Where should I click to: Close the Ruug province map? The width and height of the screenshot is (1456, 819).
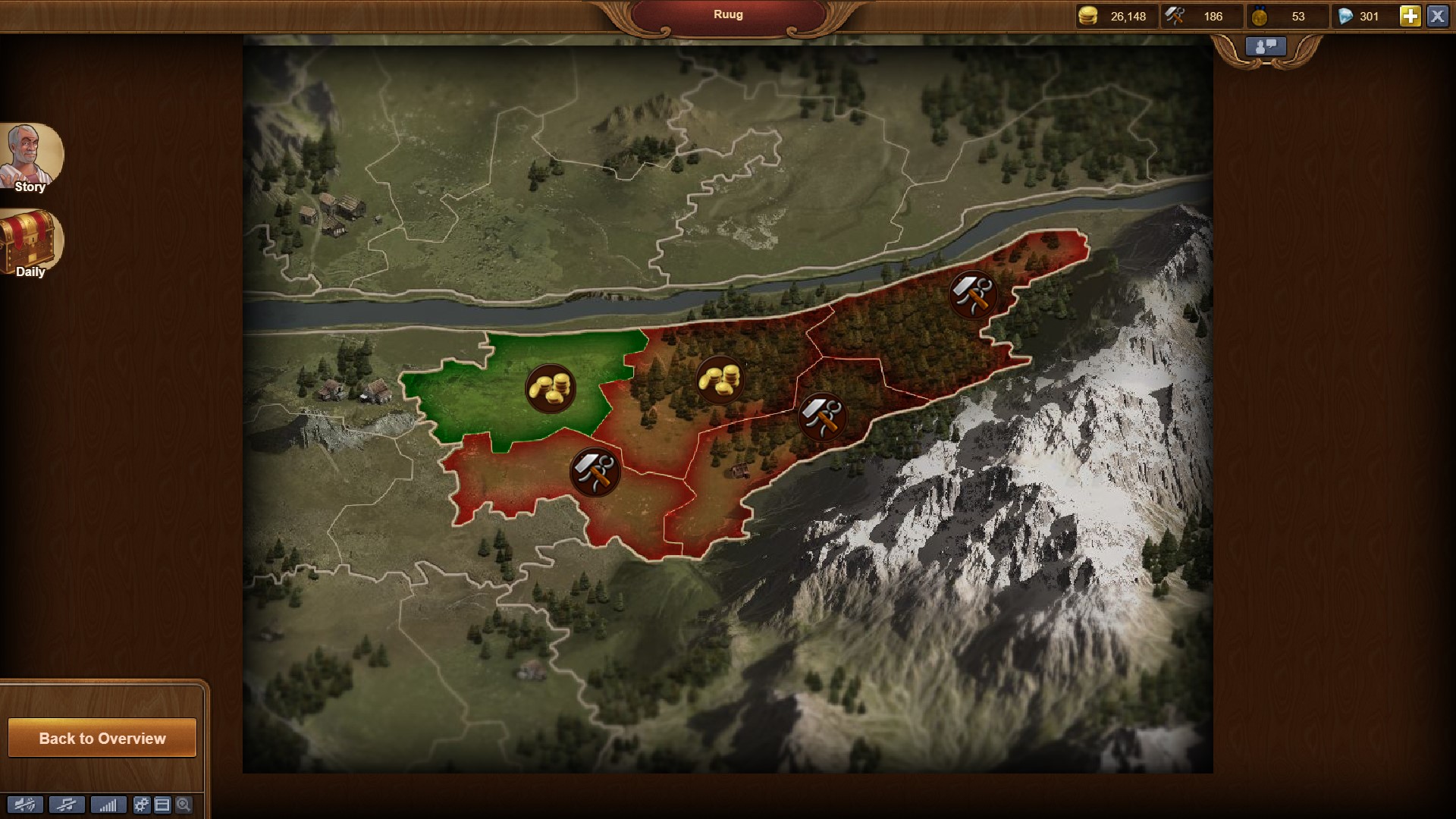tap(1437, 16)
